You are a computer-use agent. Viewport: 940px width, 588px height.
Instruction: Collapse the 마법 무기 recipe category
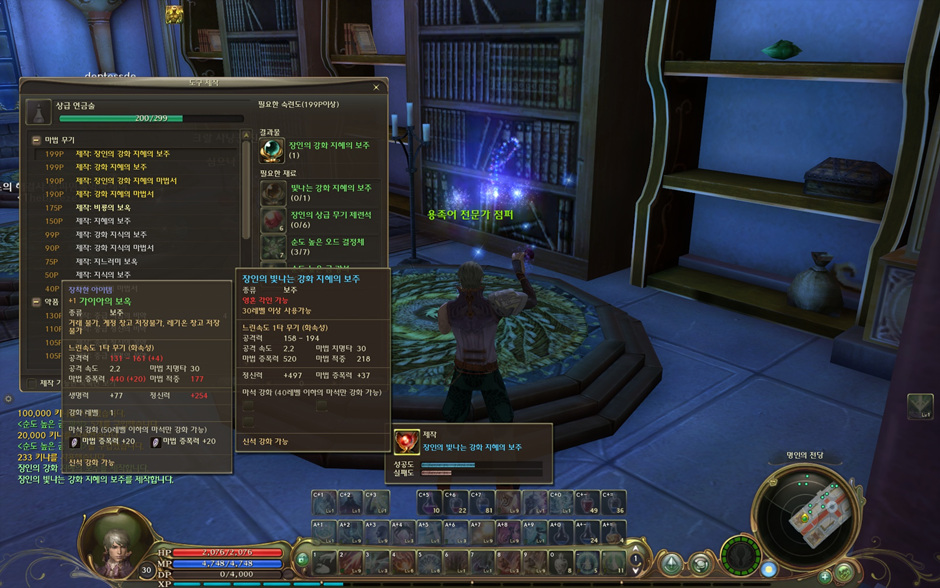pos(37,140)
